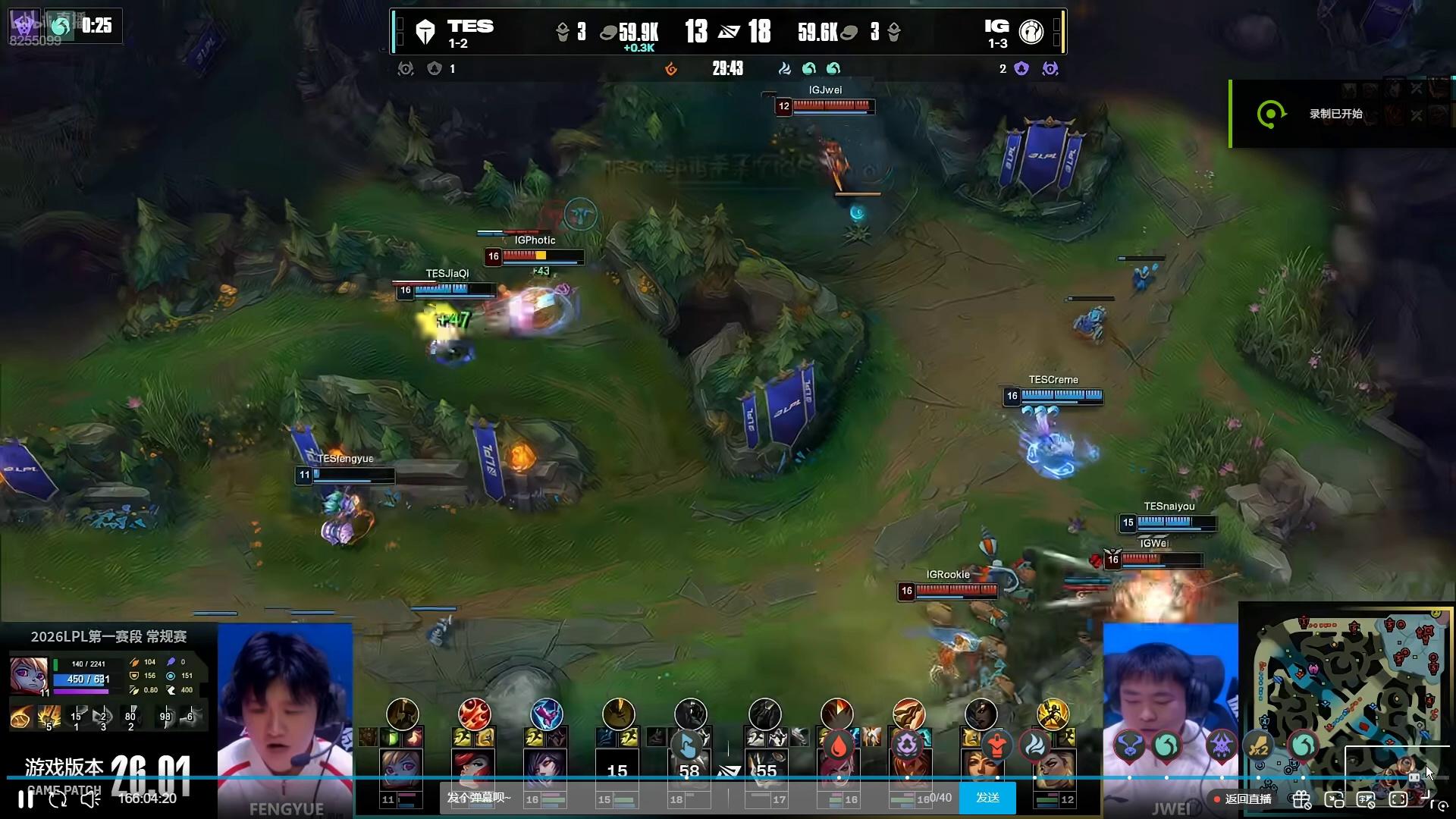Pause the video playback
Screen dimensions: 1456x819
[26, 799]
